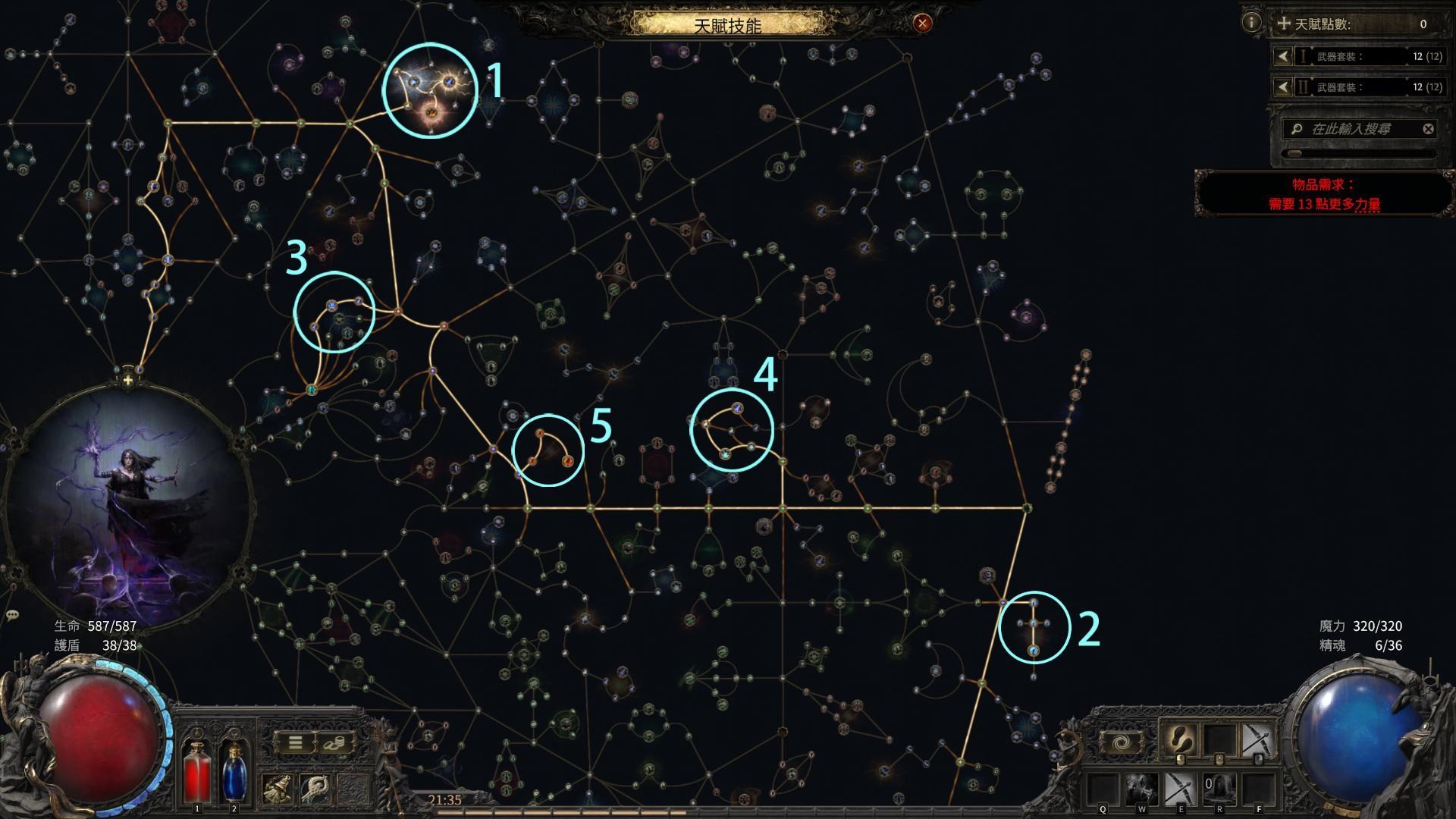Click the swirling portal icon on the skill bar
The image size is (1456, 819).
point(1122,741)
